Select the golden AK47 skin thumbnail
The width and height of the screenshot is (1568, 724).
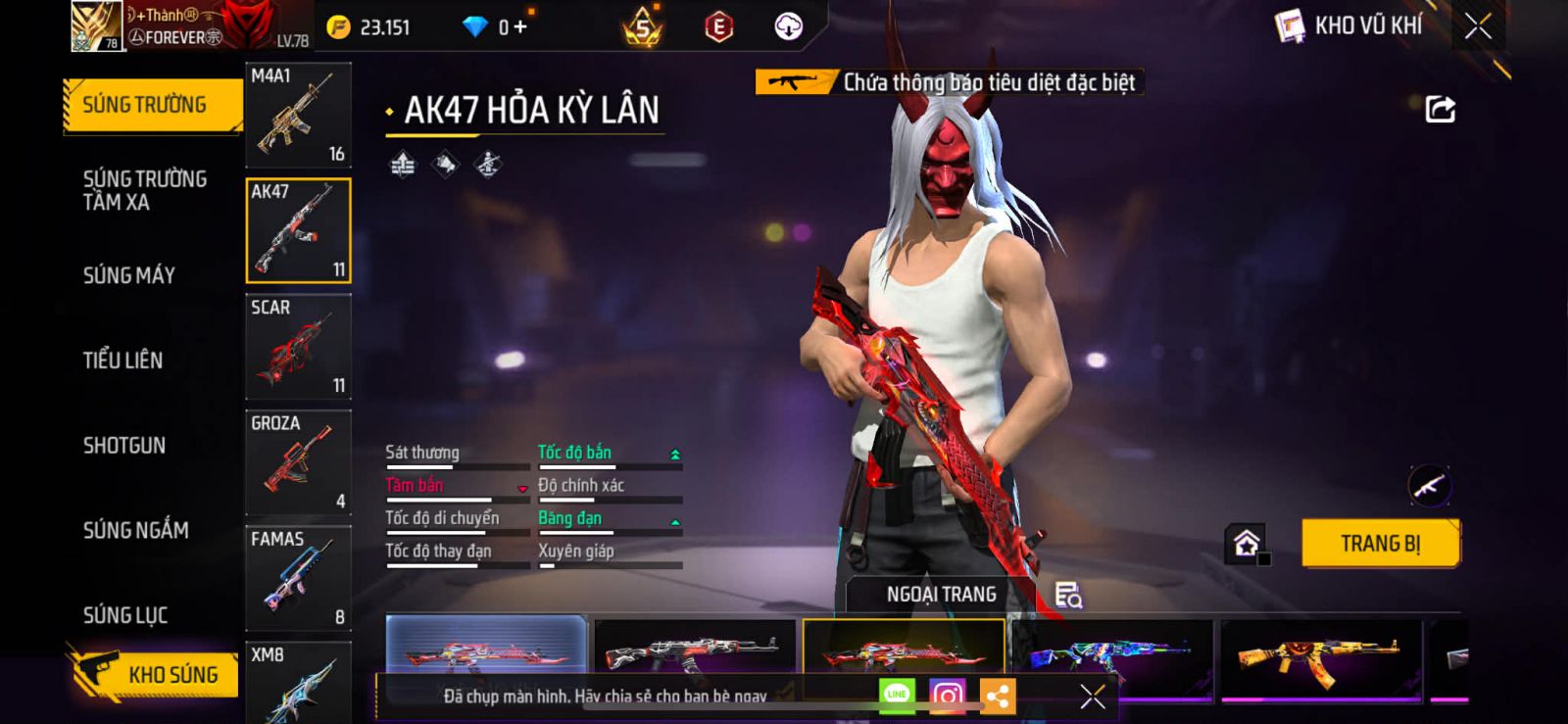(1319, 656)
